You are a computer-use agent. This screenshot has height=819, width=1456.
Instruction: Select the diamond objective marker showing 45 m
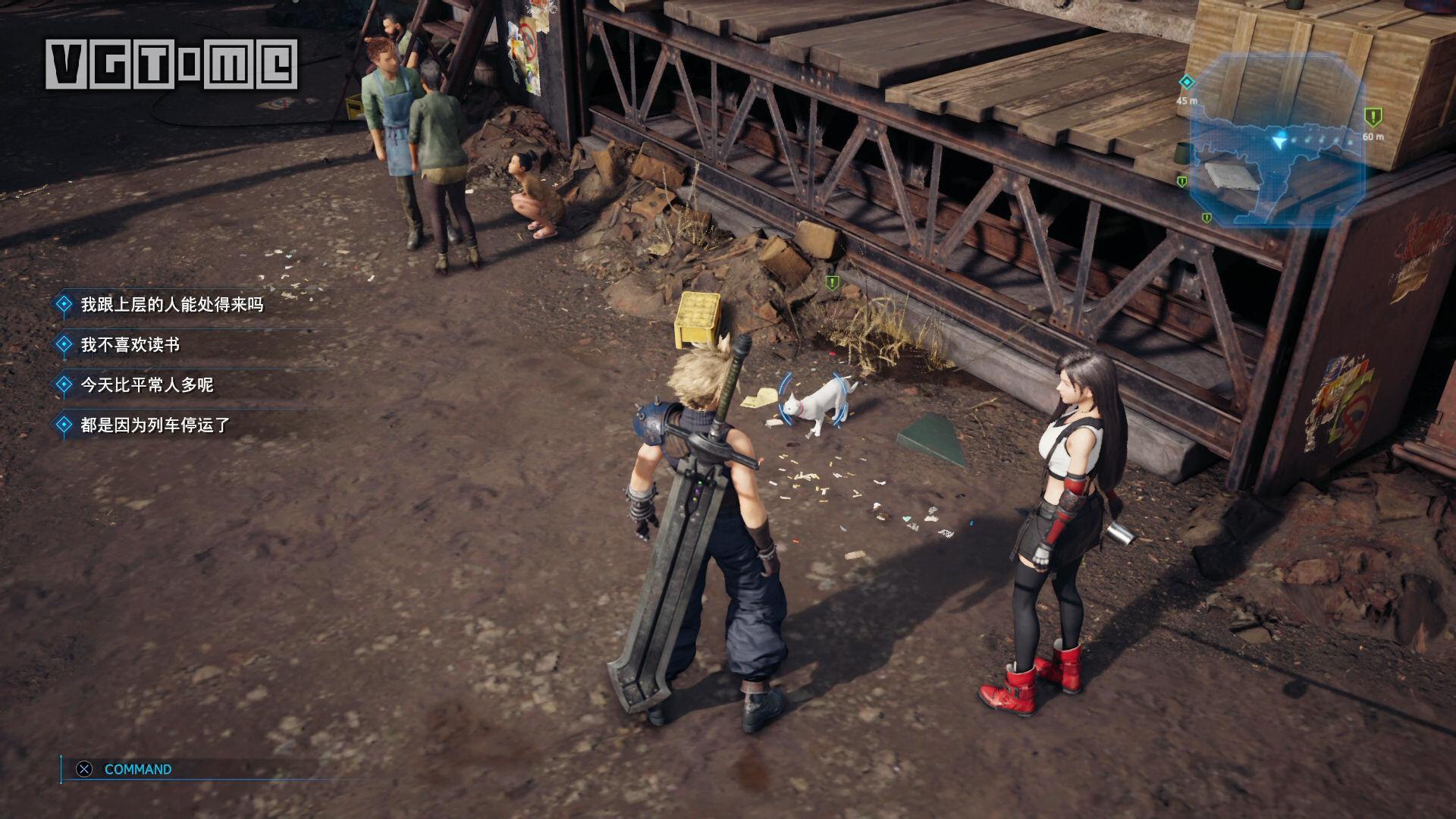click(1187, 82)
